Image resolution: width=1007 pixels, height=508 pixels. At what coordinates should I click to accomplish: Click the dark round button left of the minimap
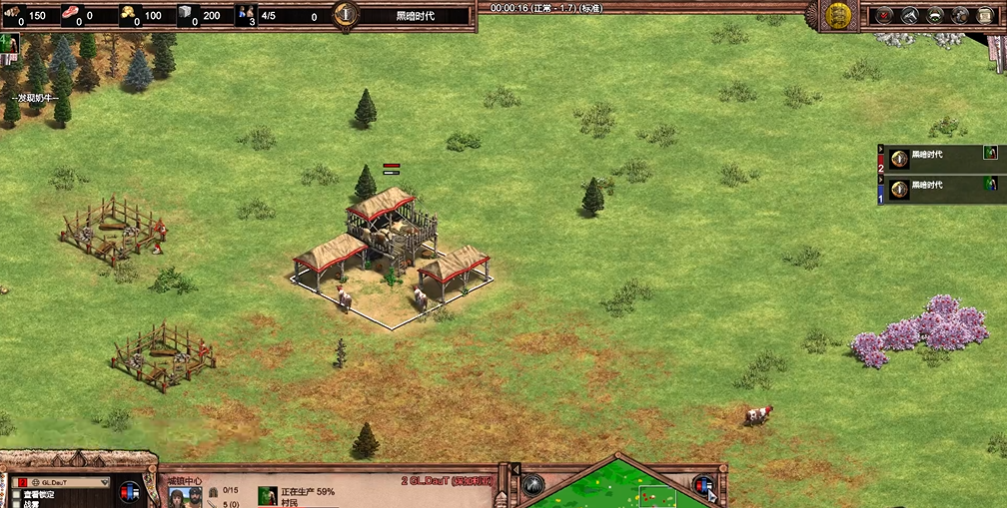[533, 485]
